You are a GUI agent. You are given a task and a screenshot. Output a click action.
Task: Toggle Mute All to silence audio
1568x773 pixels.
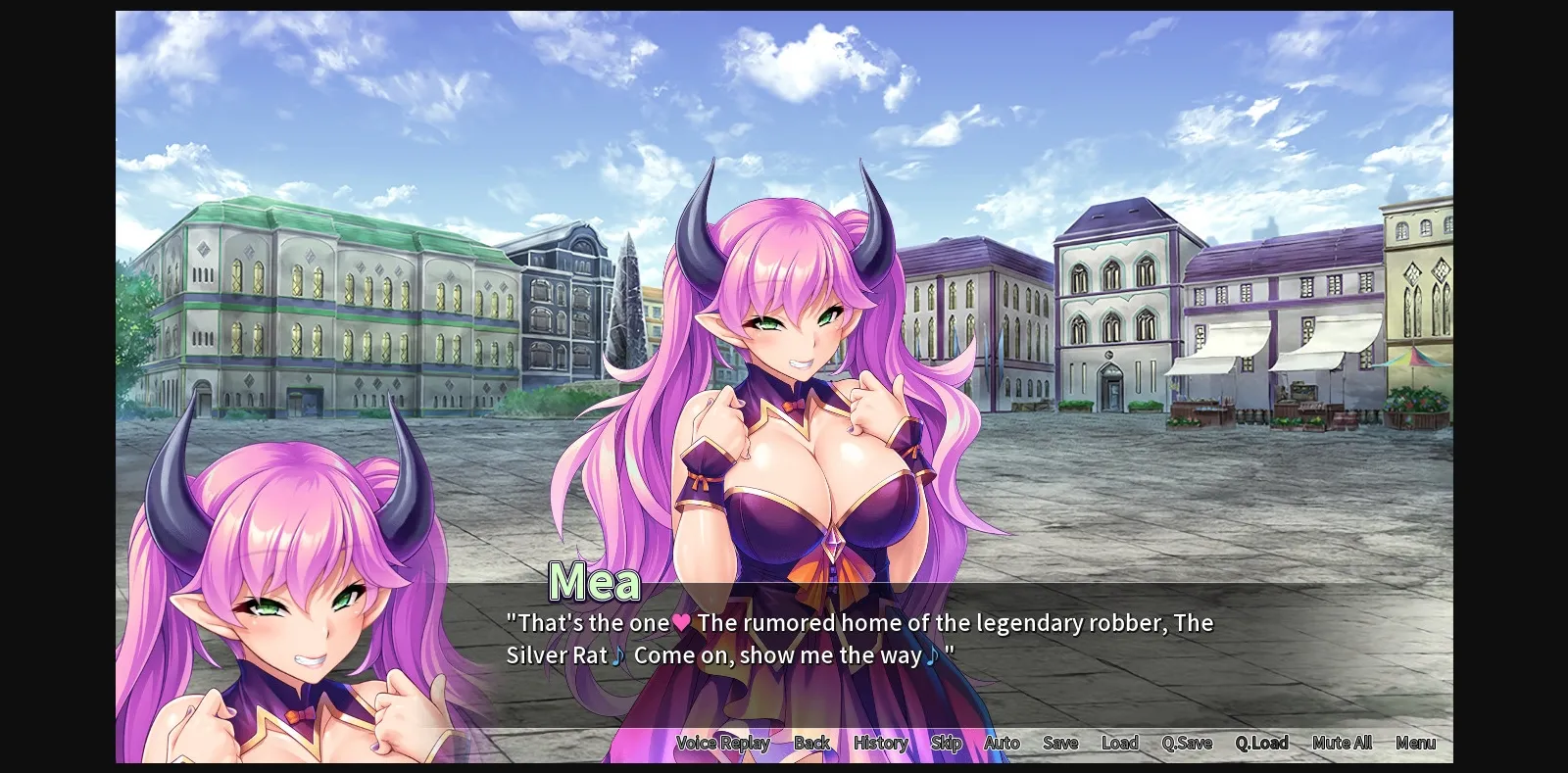(1341, 743)
